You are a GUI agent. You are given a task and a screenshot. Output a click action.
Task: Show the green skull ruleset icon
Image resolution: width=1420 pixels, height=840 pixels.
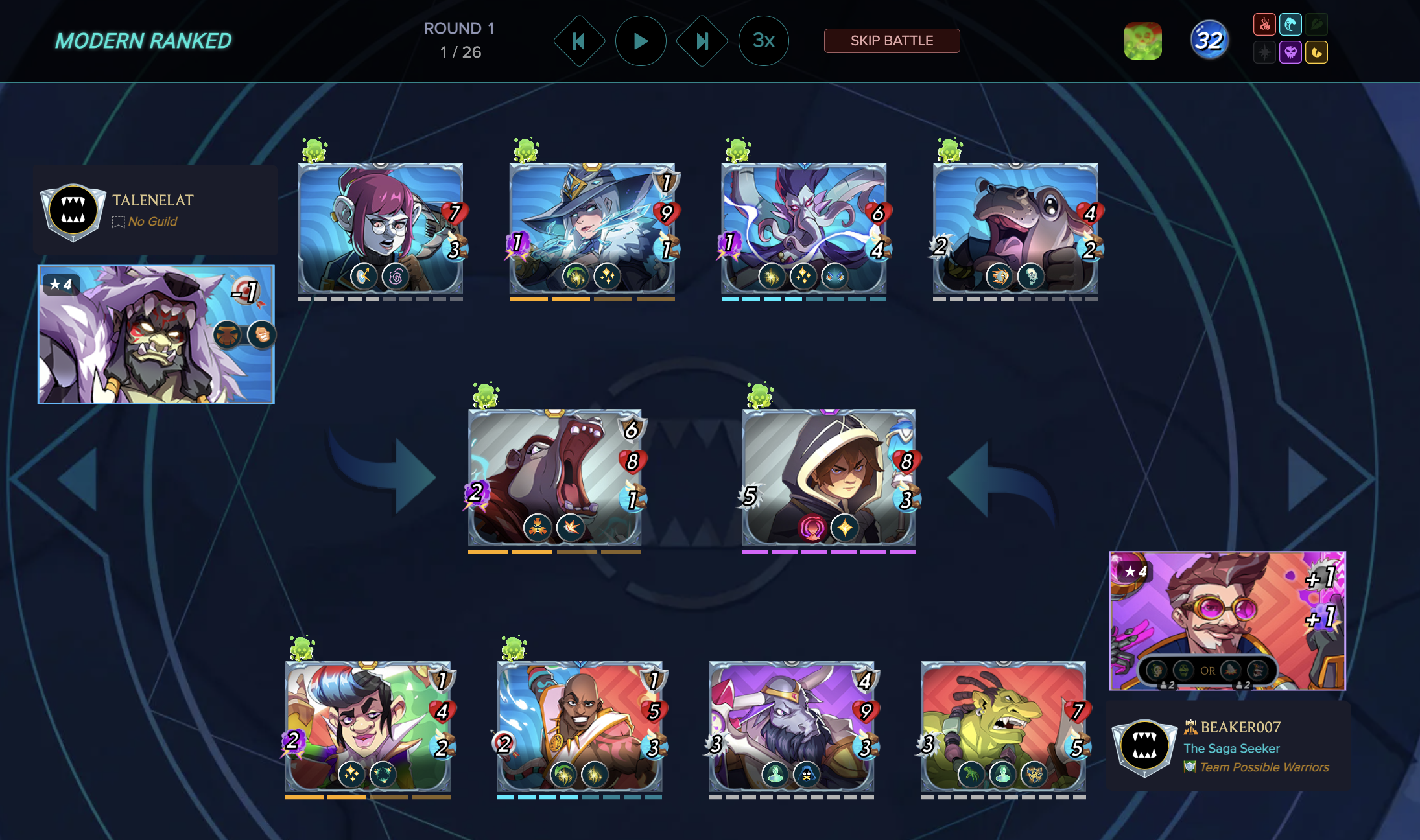(1142, 41)
